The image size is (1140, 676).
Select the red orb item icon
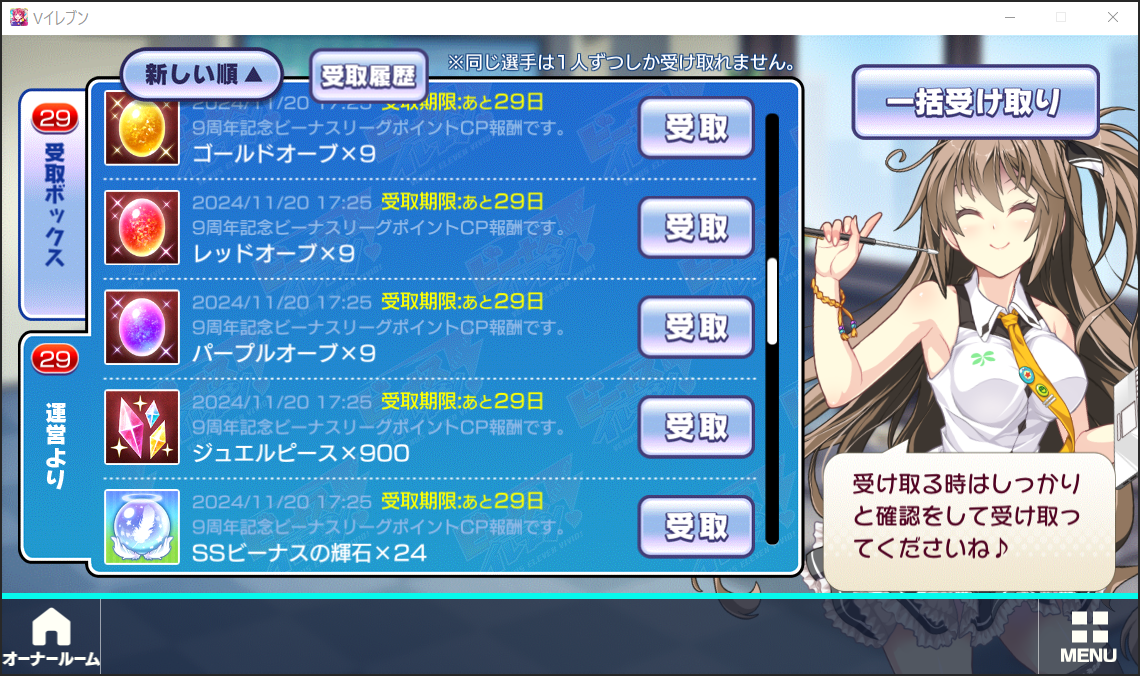pyautogui.click(x=142, y=227)
